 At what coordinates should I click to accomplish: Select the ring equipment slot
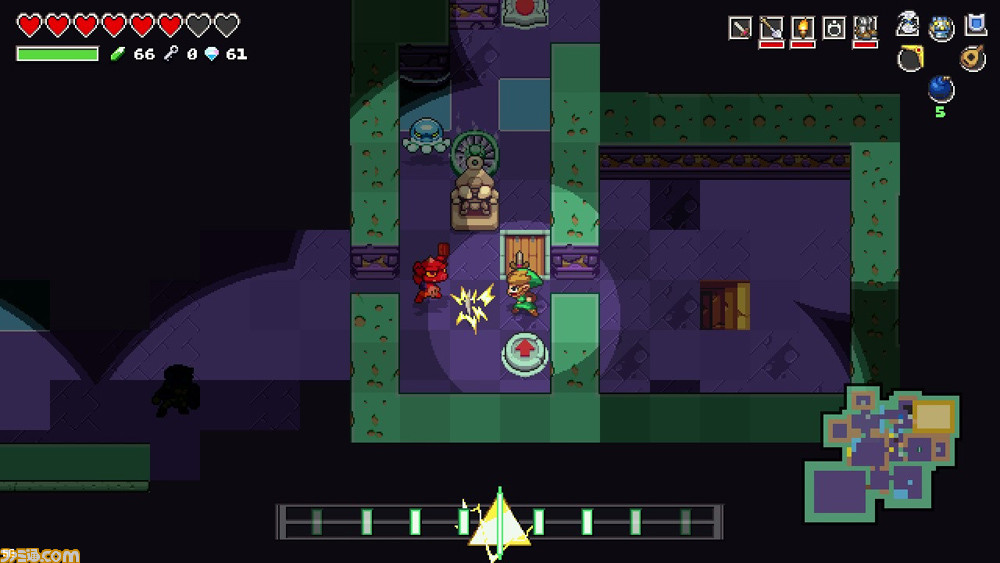coord(834,28)
